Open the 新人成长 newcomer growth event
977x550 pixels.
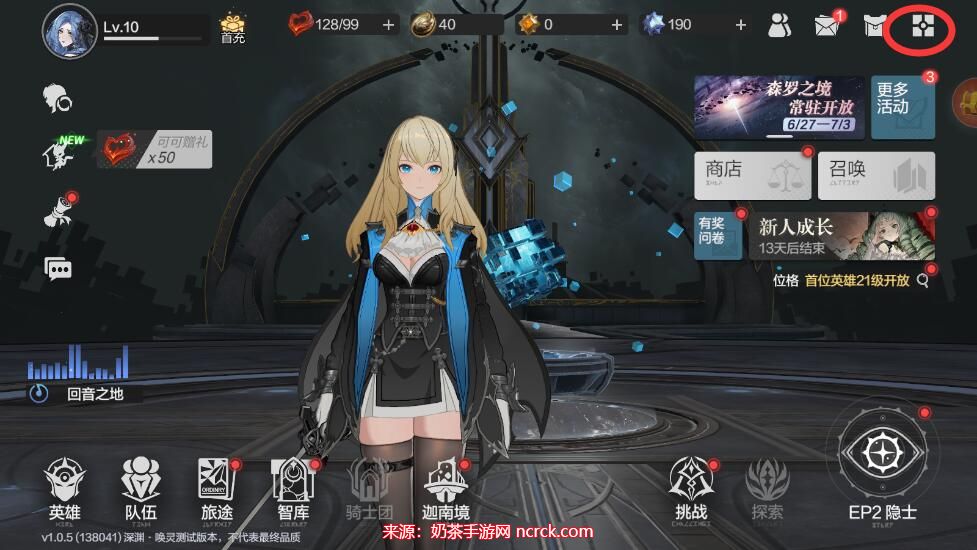[x=841, y=235]
